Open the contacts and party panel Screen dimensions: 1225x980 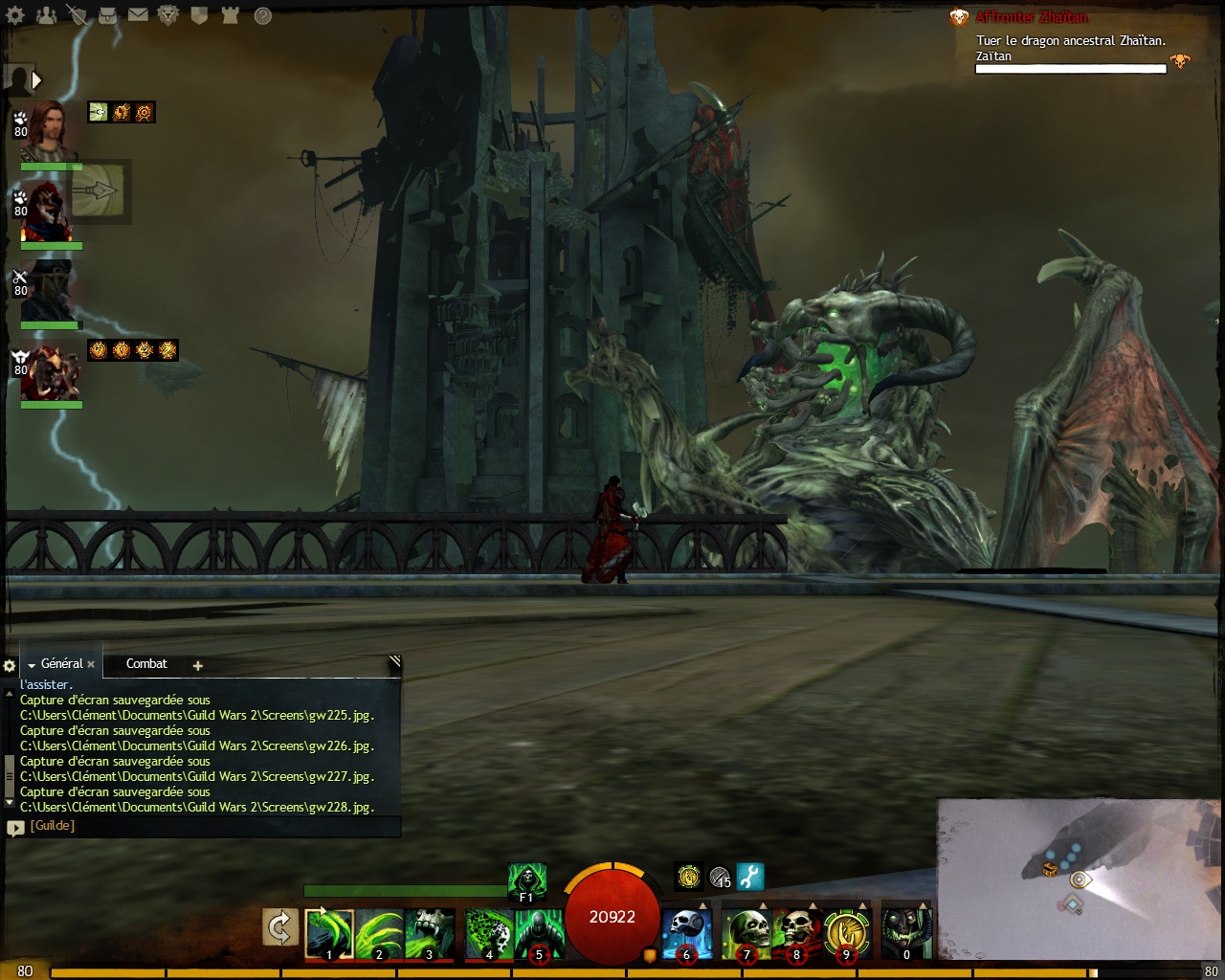click(x=46, y=14)
